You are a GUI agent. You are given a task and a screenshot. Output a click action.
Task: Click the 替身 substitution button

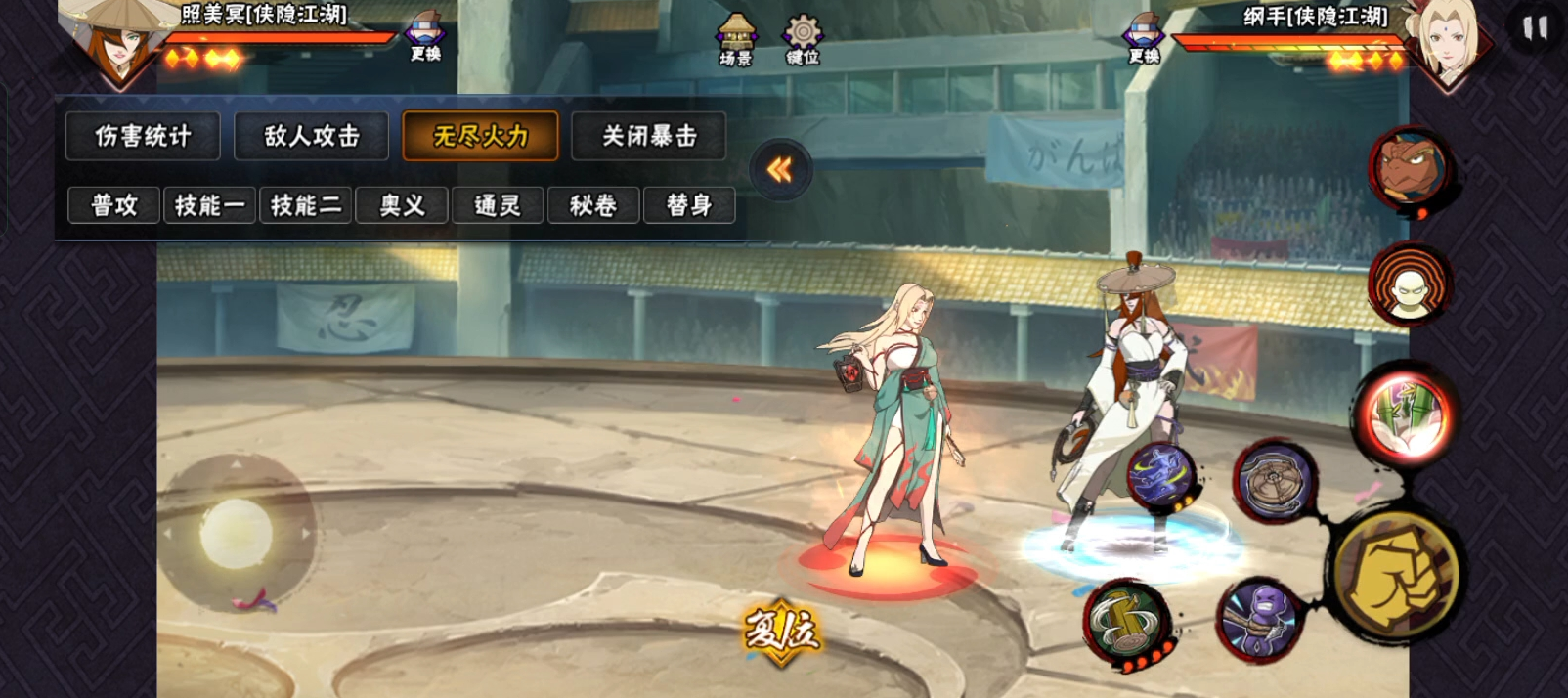[x=688, y=205]
